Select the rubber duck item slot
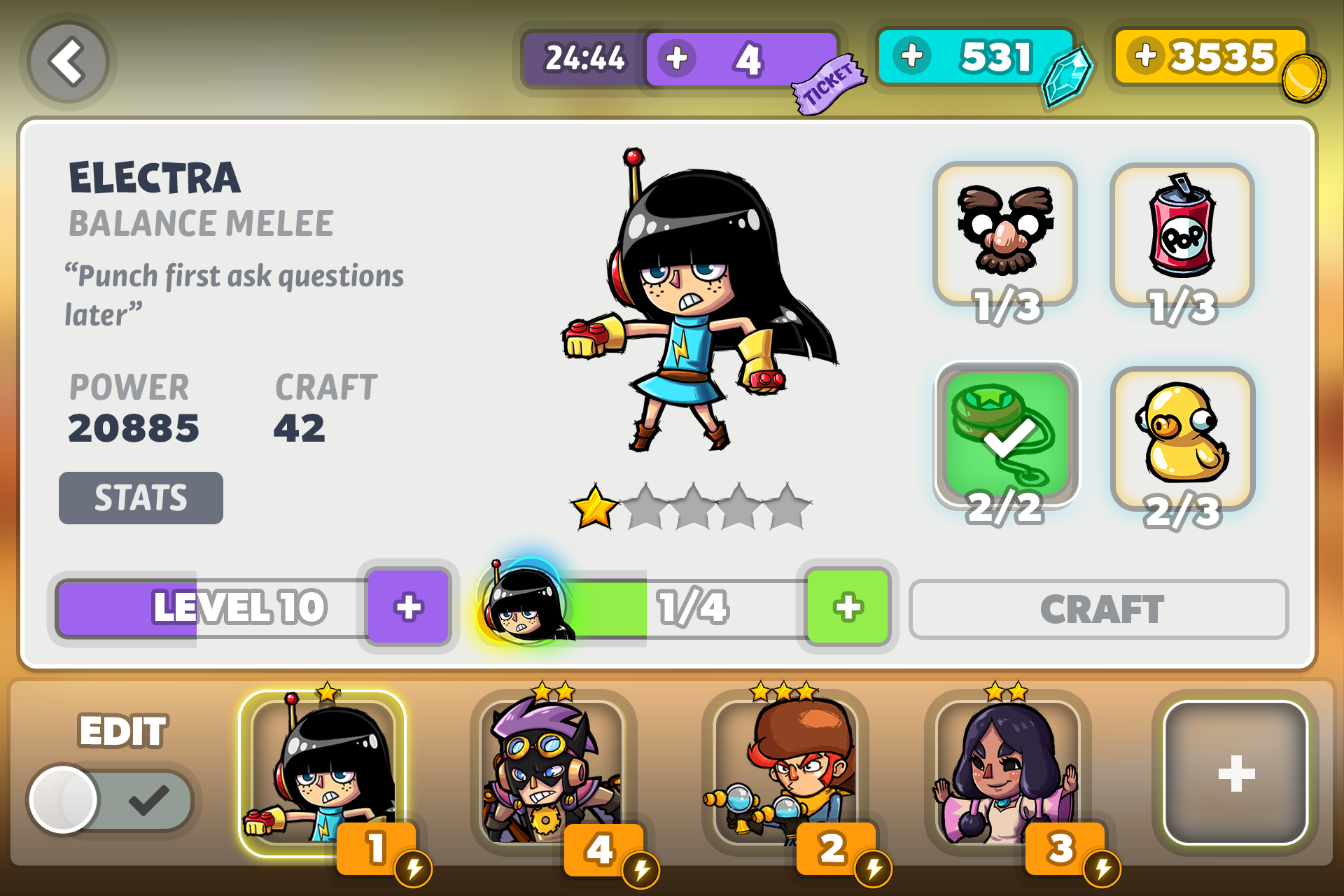The width and height of the screenshot is (1344, 896). 1182,437
